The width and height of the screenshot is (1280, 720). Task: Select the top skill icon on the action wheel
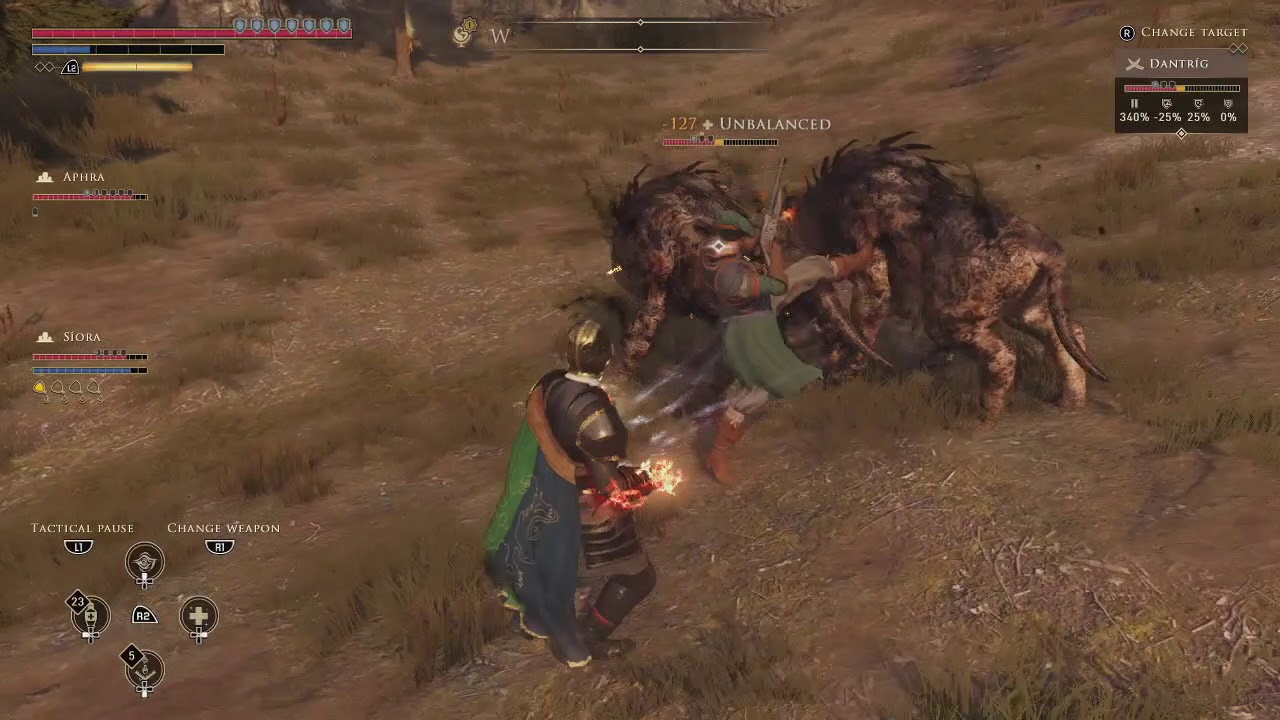145,563
